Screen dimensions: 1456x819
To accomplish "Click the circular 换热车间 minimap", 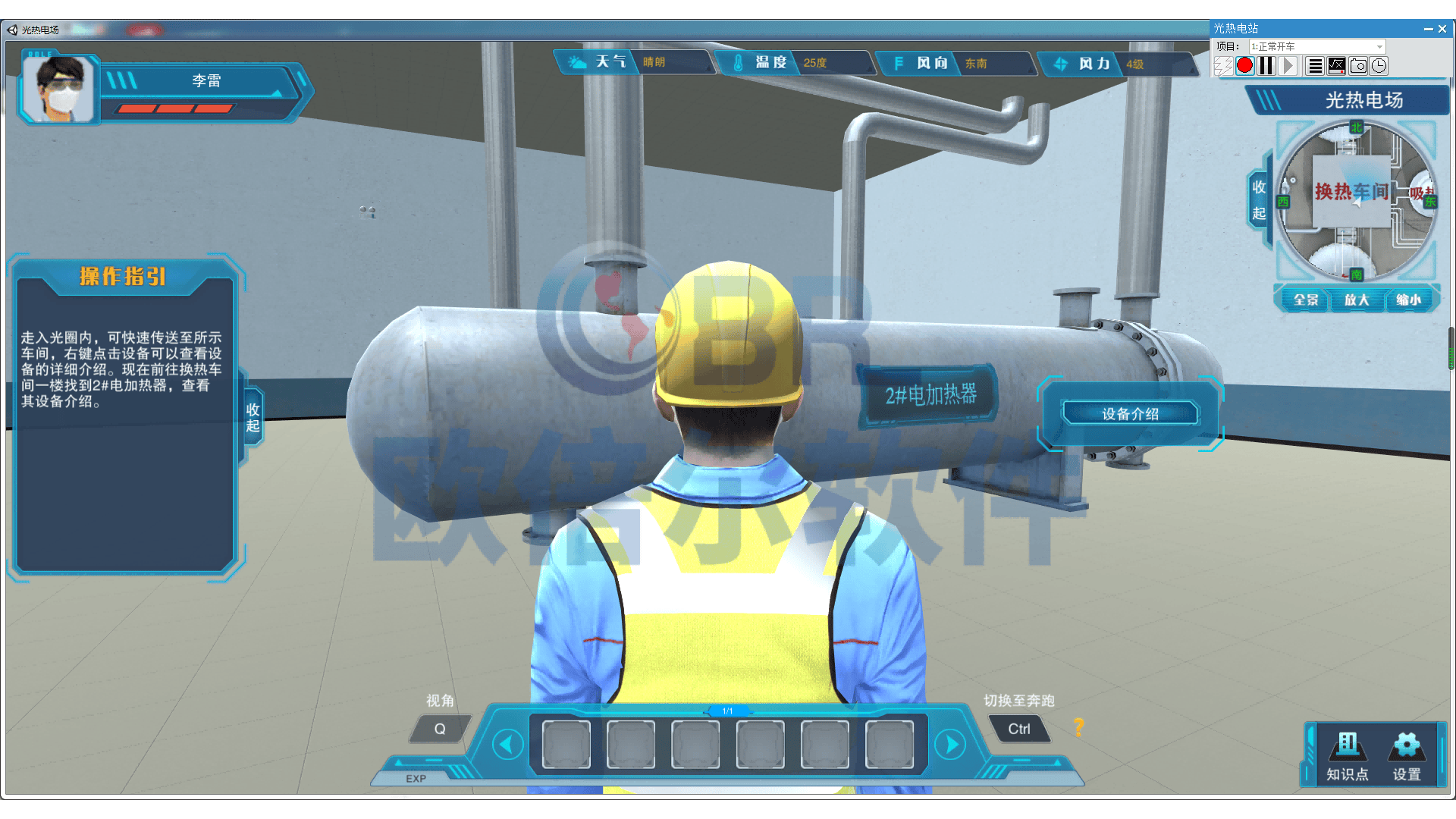I will point(1356,199).
